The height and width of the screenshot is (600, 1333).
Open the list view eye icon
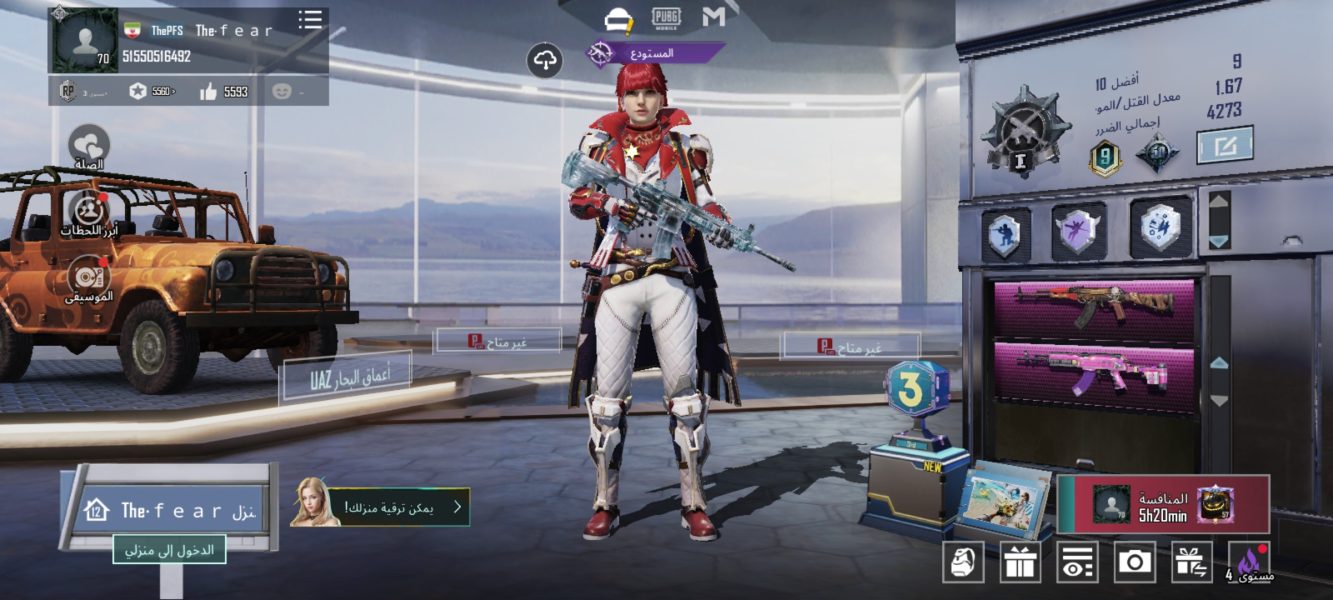pyautogui.click(x=1077, y=562)
